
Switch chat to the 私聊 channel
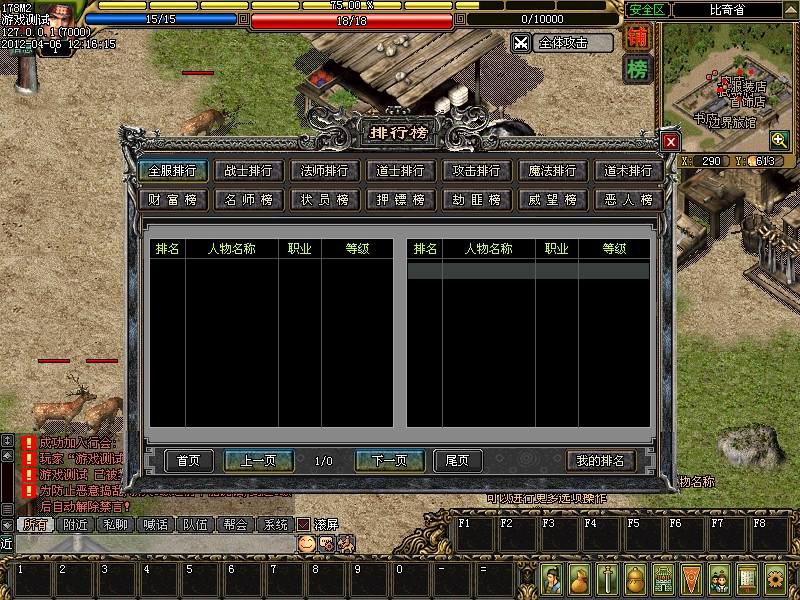coord(115,524)
